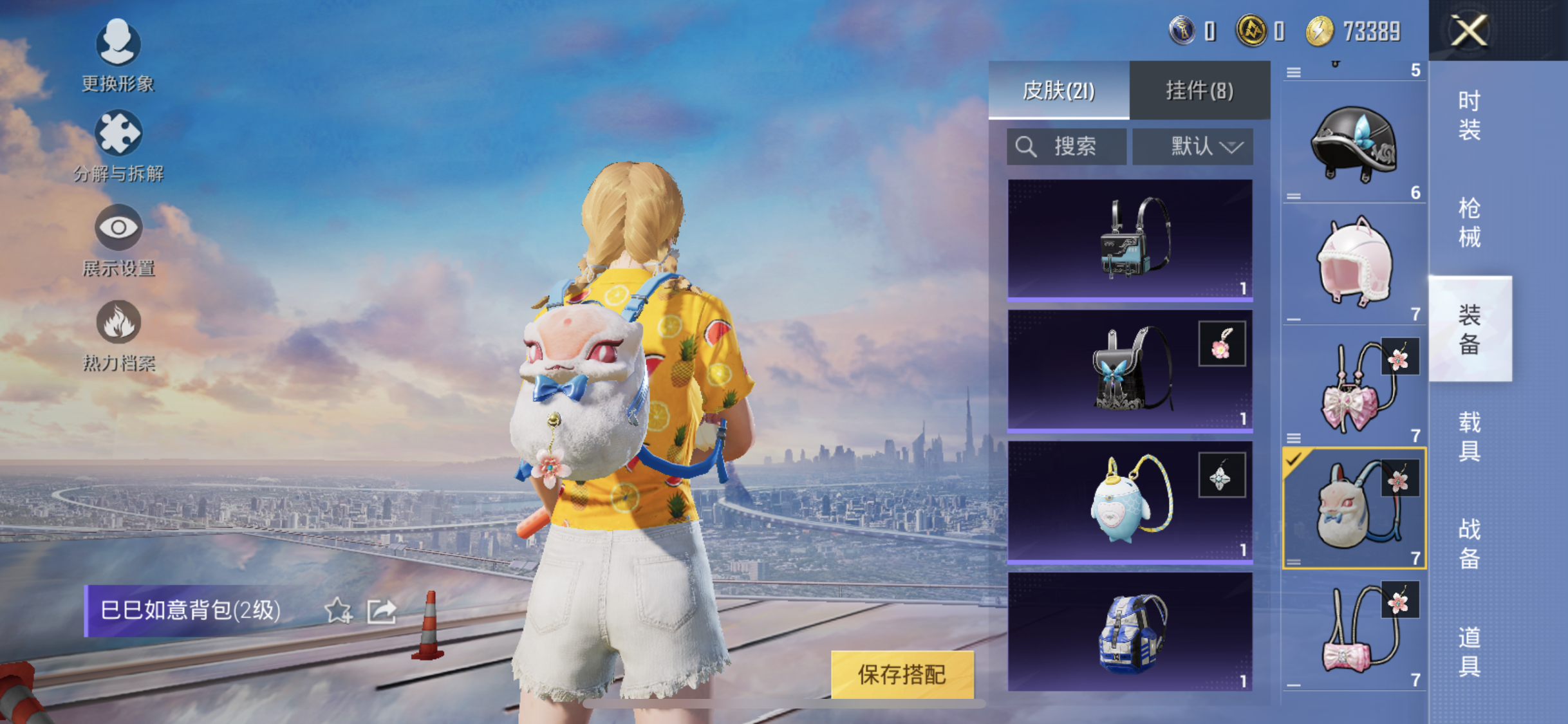
Task: Go to the 枪械 firearms category
Action: (1470, 223)
